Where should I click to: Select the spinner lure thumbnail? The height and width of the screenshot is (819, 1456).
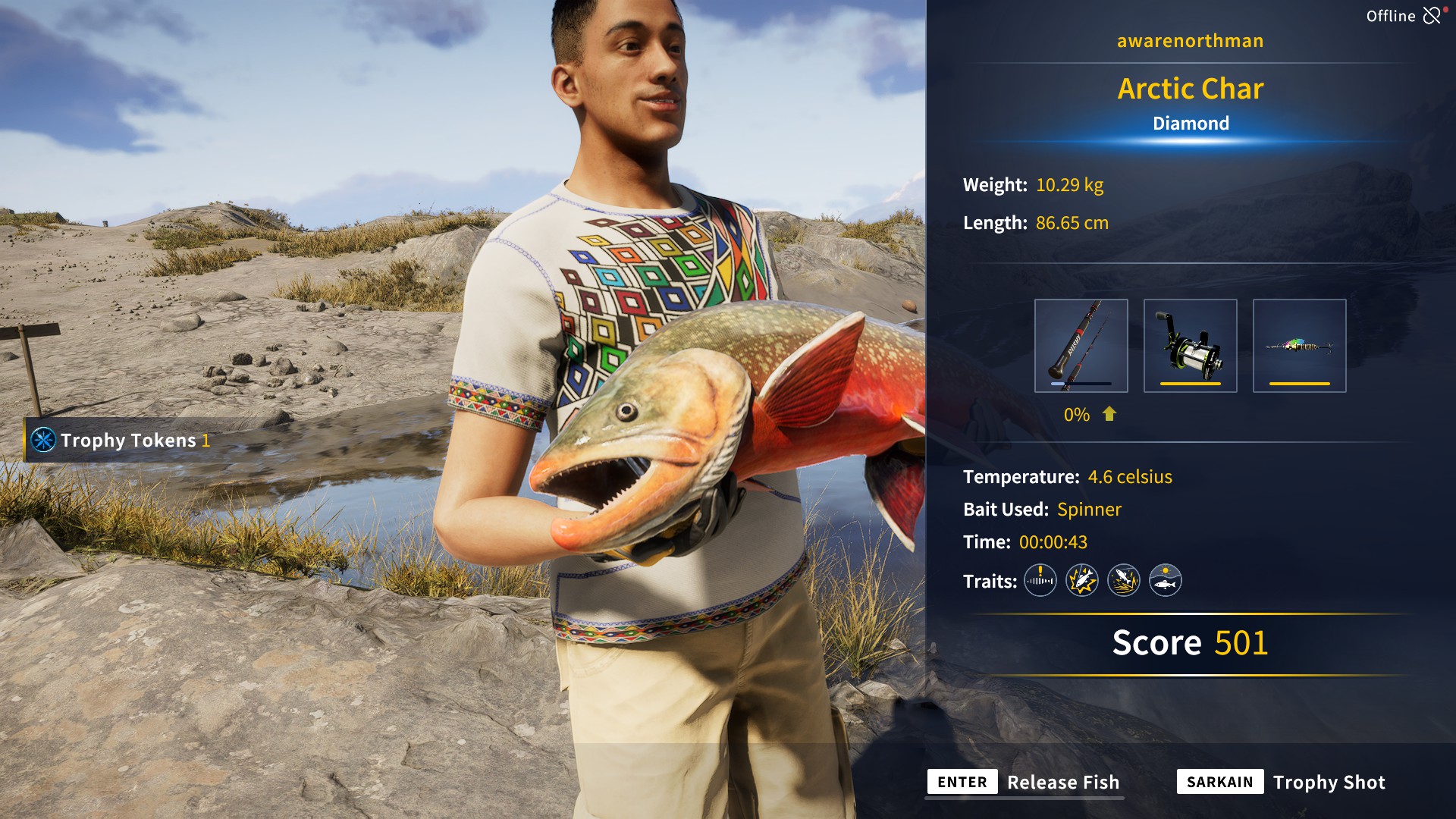coord(1299,345)
